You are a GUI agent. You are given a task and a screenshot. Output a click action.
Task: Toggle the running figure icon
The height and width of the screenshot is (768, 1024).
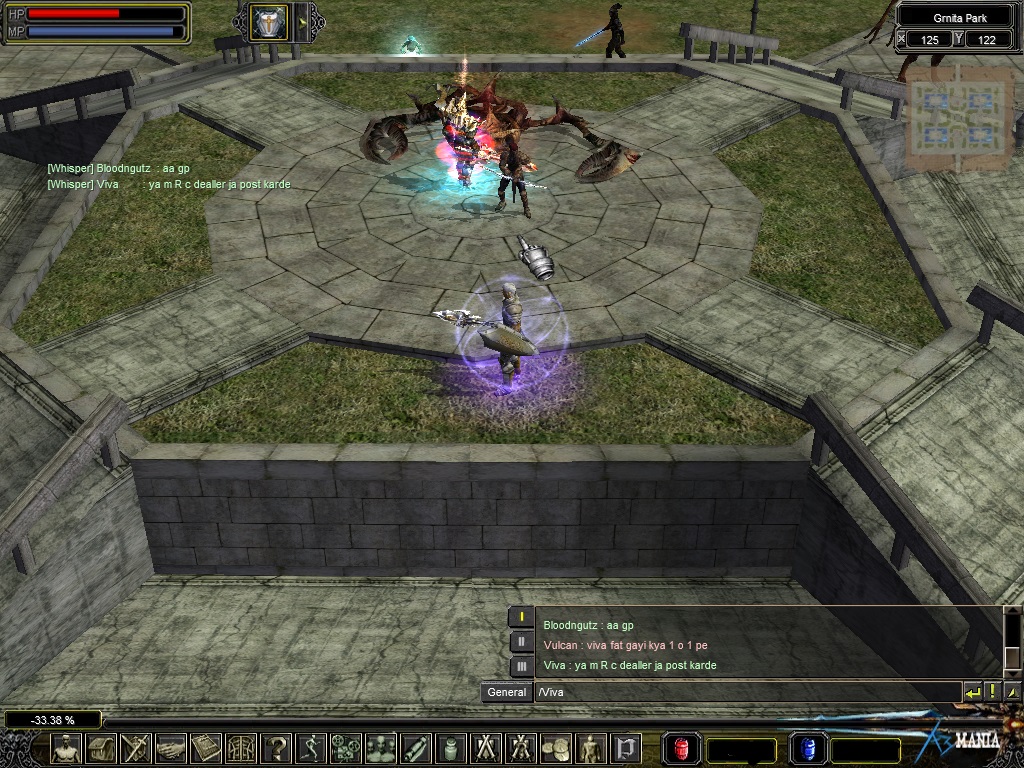tap(310, 748)
